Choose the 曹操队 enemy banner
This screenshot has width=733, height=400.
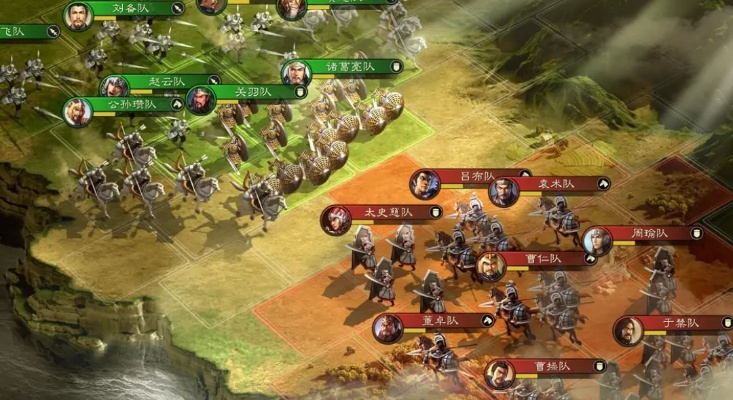point(552,366)
